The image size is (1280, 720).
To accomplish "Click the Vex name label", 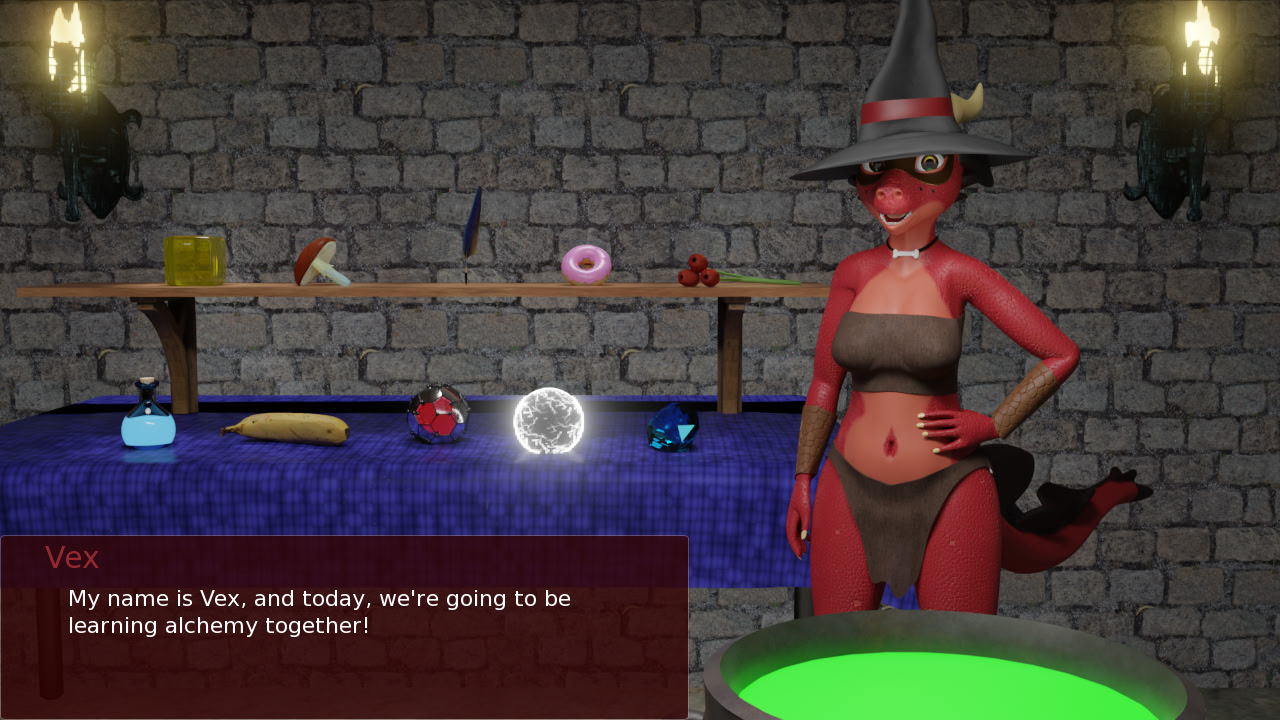I will pos(73,558).
